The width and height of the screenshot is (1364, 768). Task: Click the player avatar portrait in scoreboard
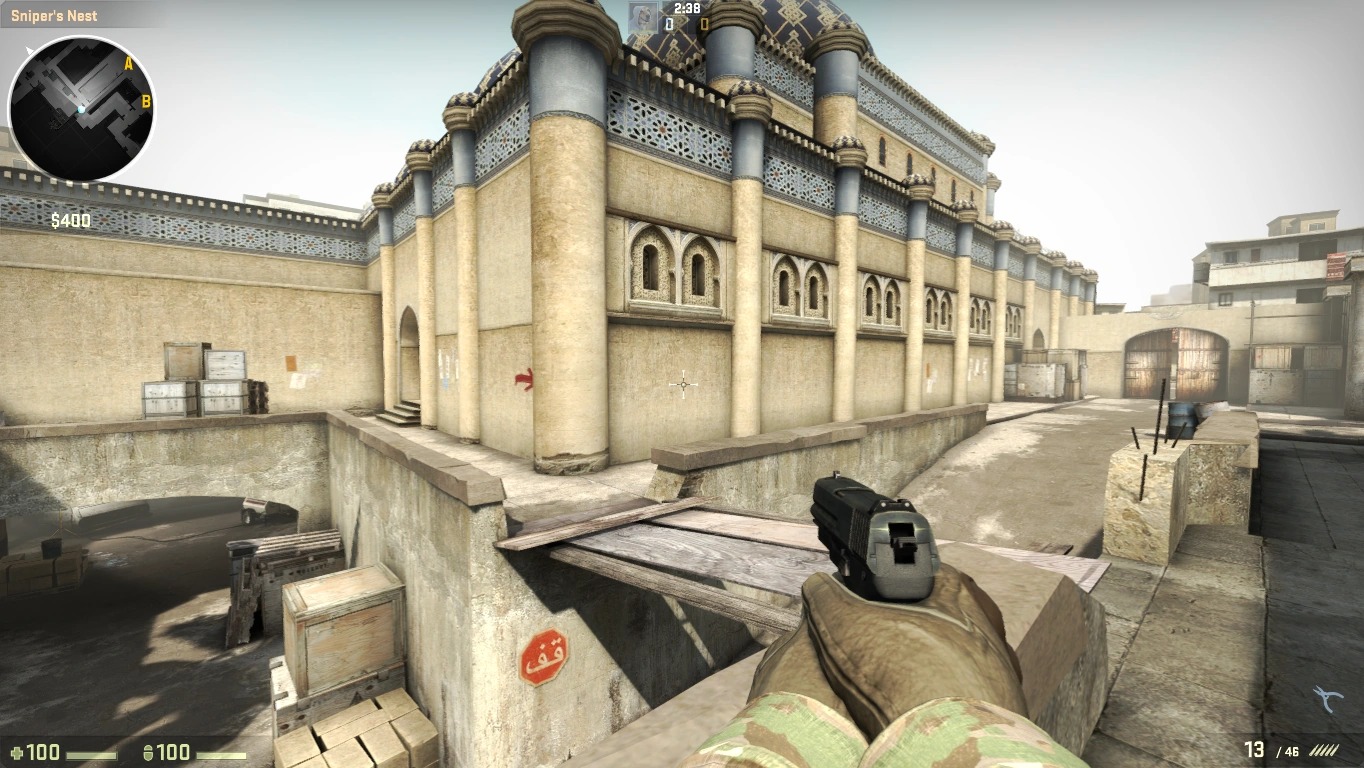point(642,16)
